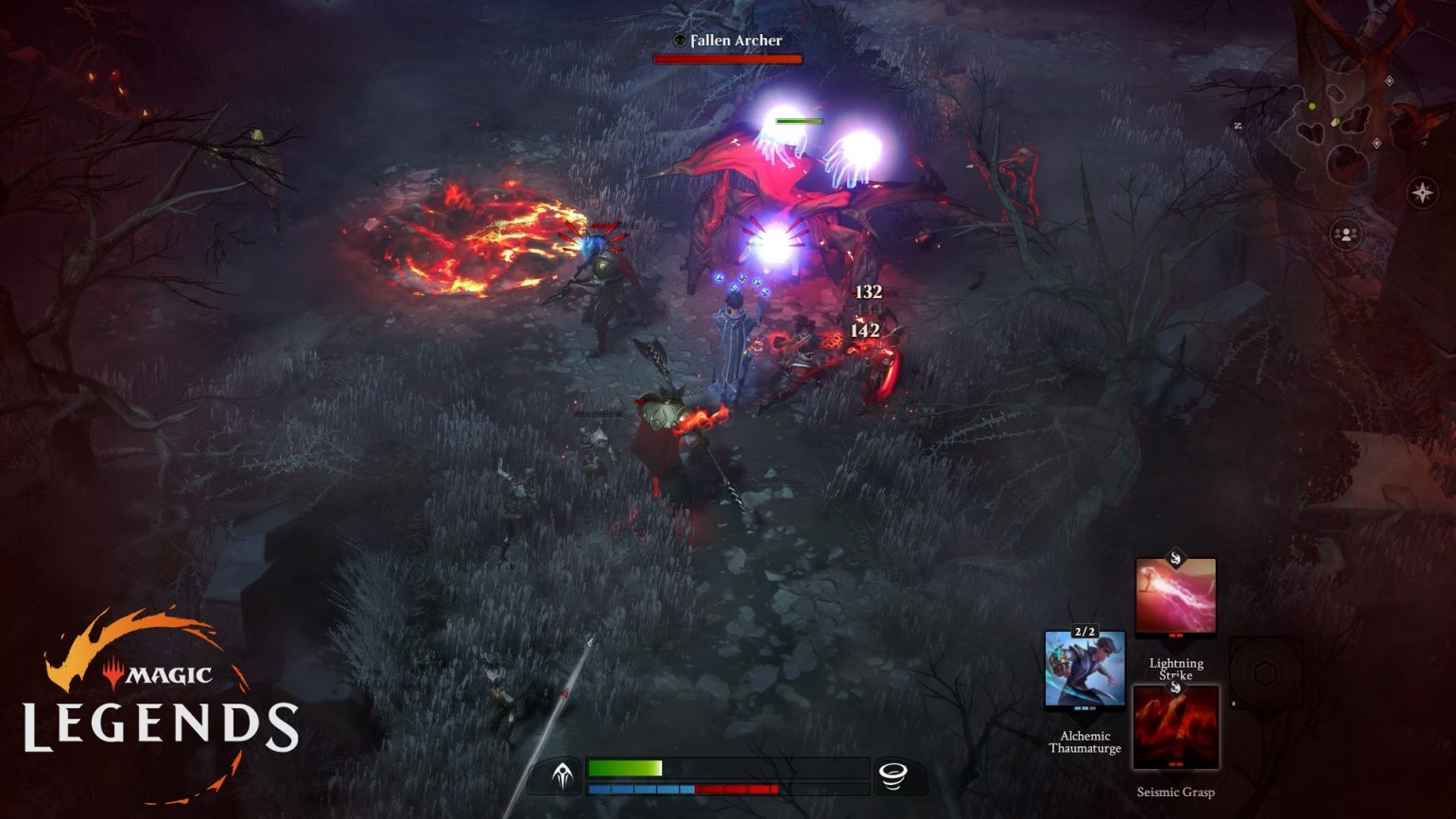Image resolution: width=1456 pixels, height=819 pixels.
Task: Open the party social icon below the minimap
Action: [1346, 234]
